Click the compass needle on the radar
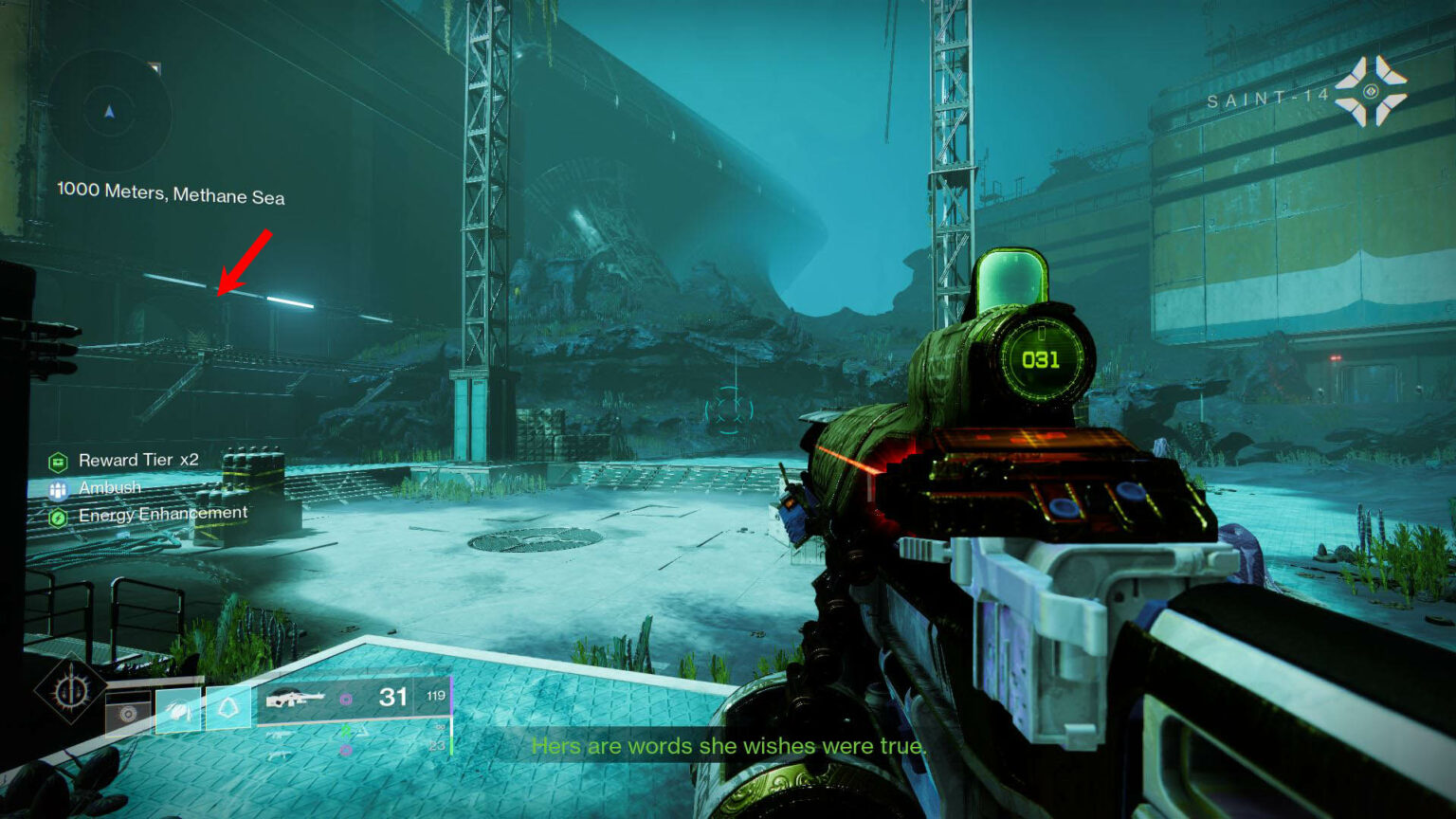 111,111
